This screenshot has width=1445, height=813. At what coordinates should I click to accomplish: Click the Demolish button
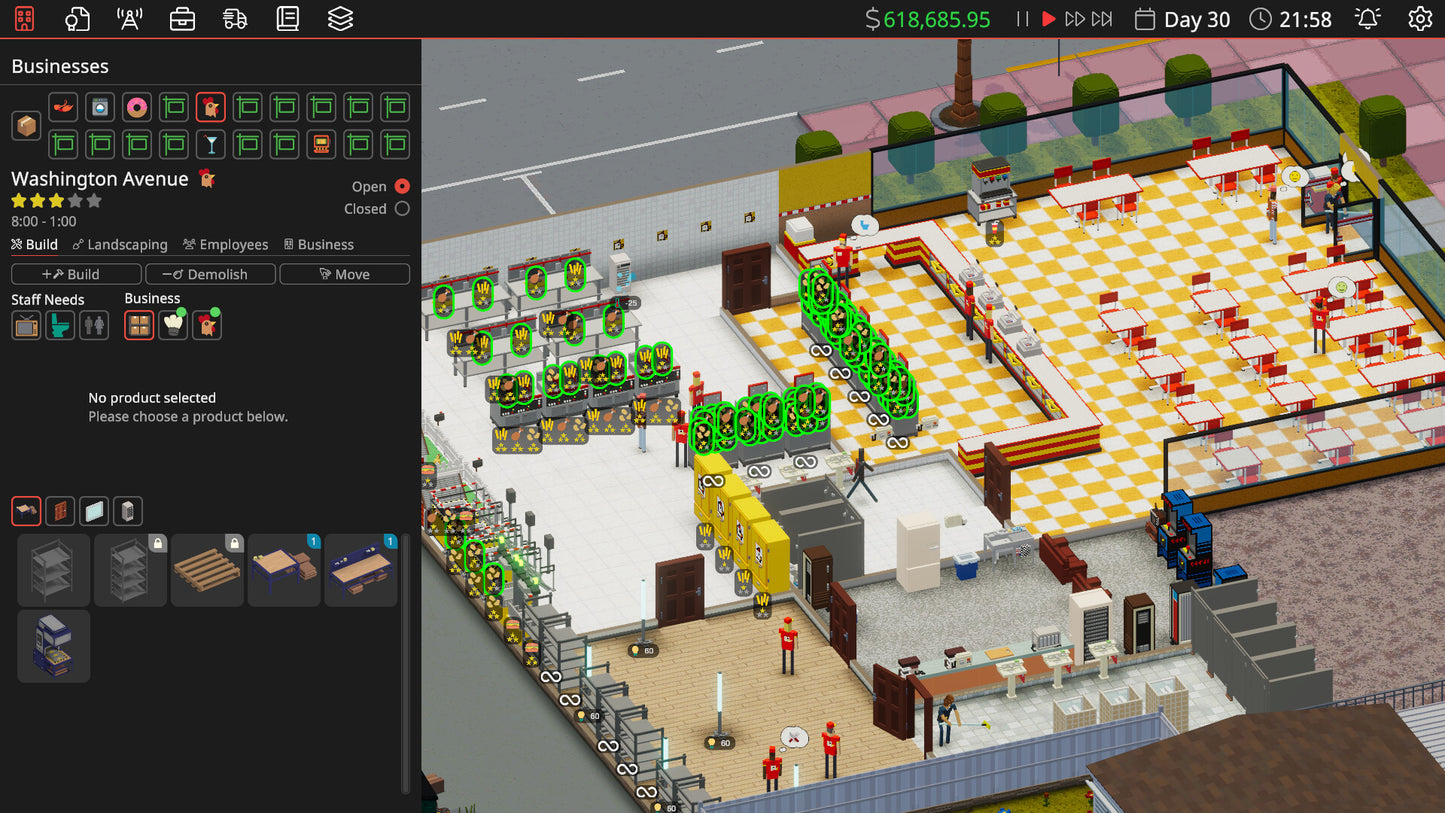click(210, 274)
